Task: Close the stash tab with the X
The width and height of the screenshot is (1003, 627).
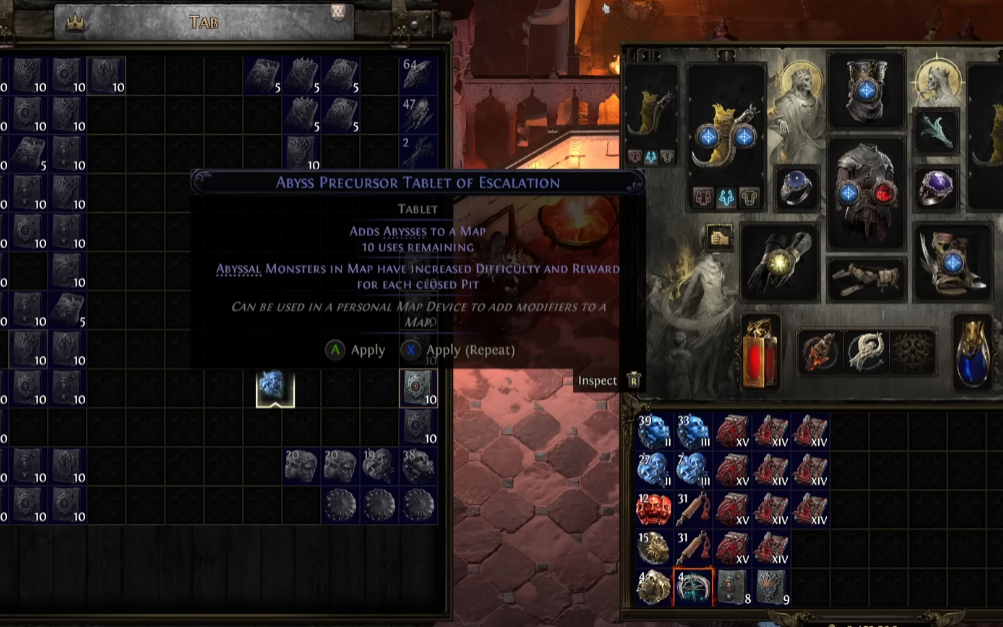Action: [x=338, y=12]
